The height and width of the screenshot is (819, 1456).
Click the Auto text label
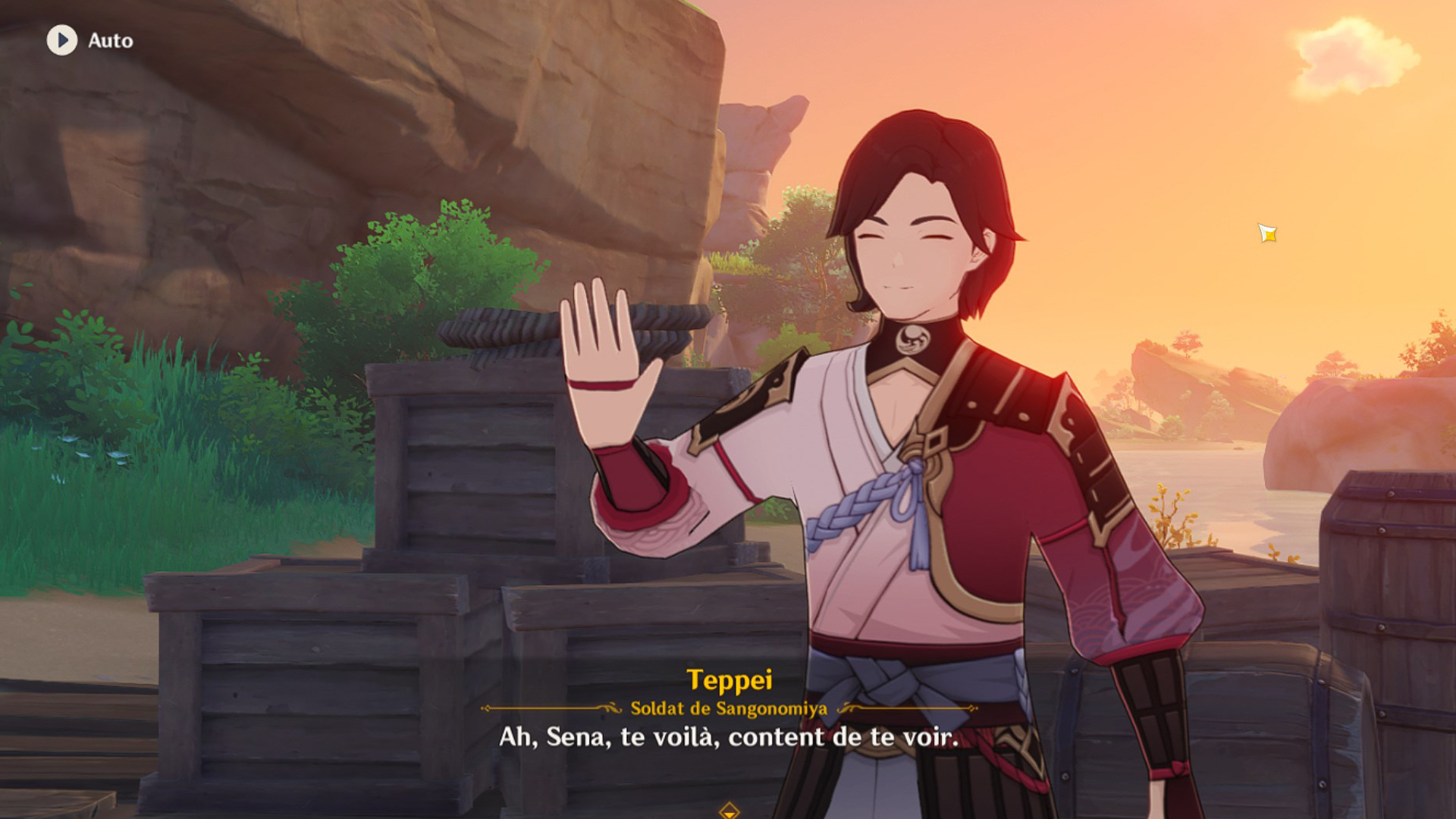[x=108, y=42]
